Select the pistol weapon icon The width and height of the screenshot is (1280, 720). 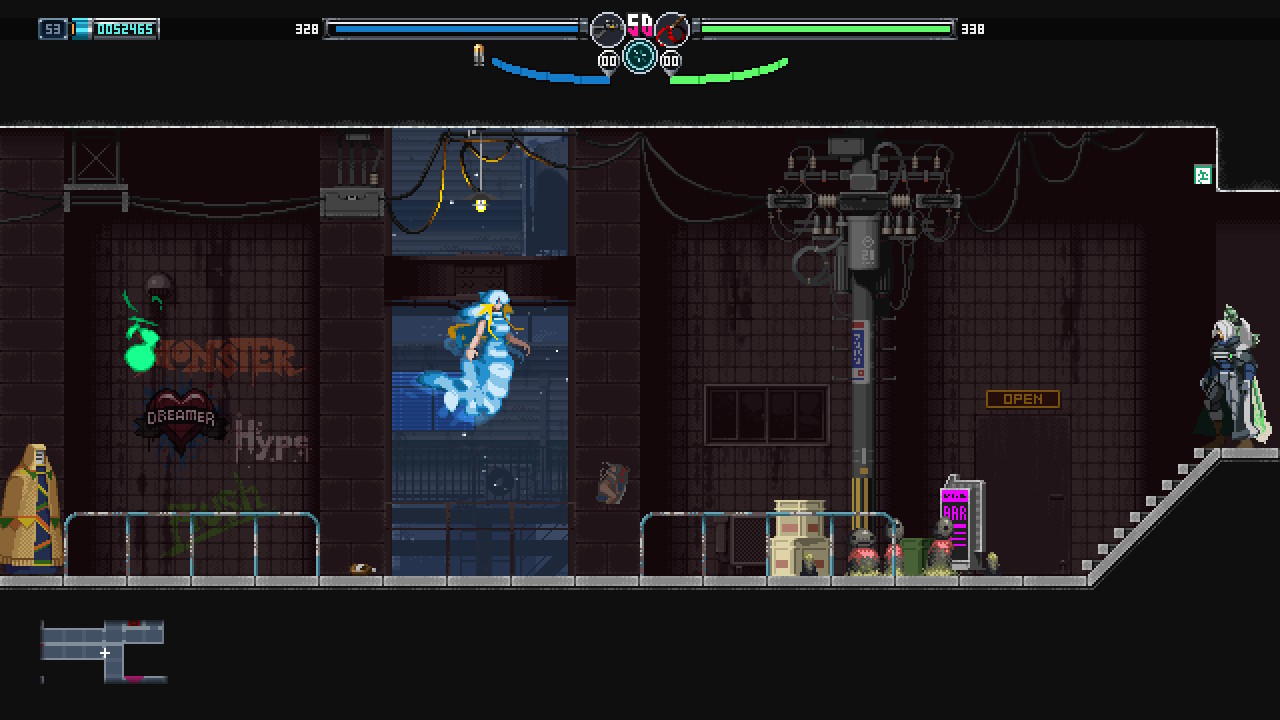pos(607,29)
